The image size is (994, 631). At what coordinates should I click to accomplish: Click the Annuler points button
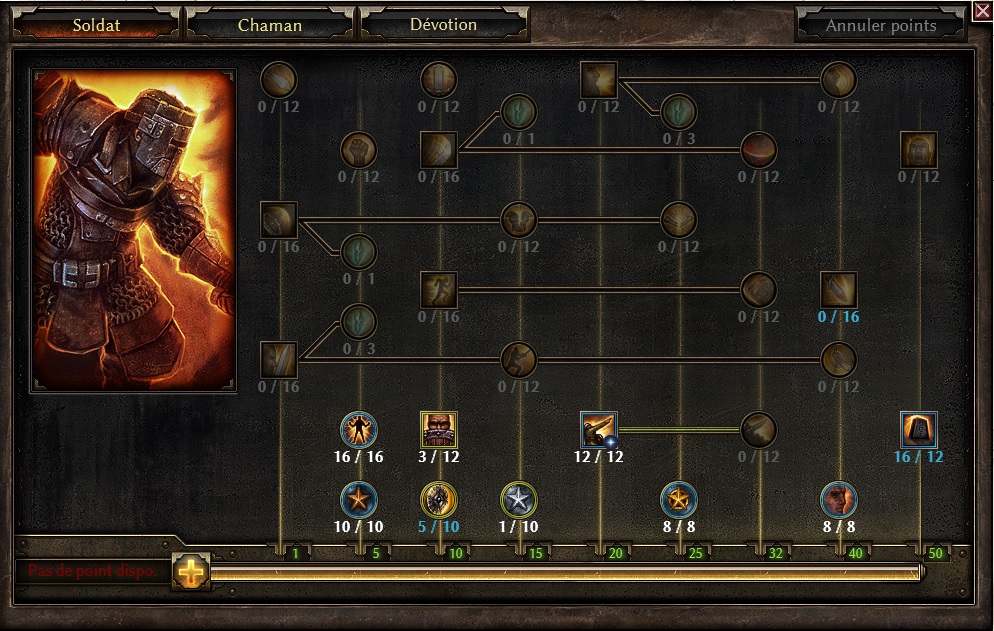[x=881, y=26]
